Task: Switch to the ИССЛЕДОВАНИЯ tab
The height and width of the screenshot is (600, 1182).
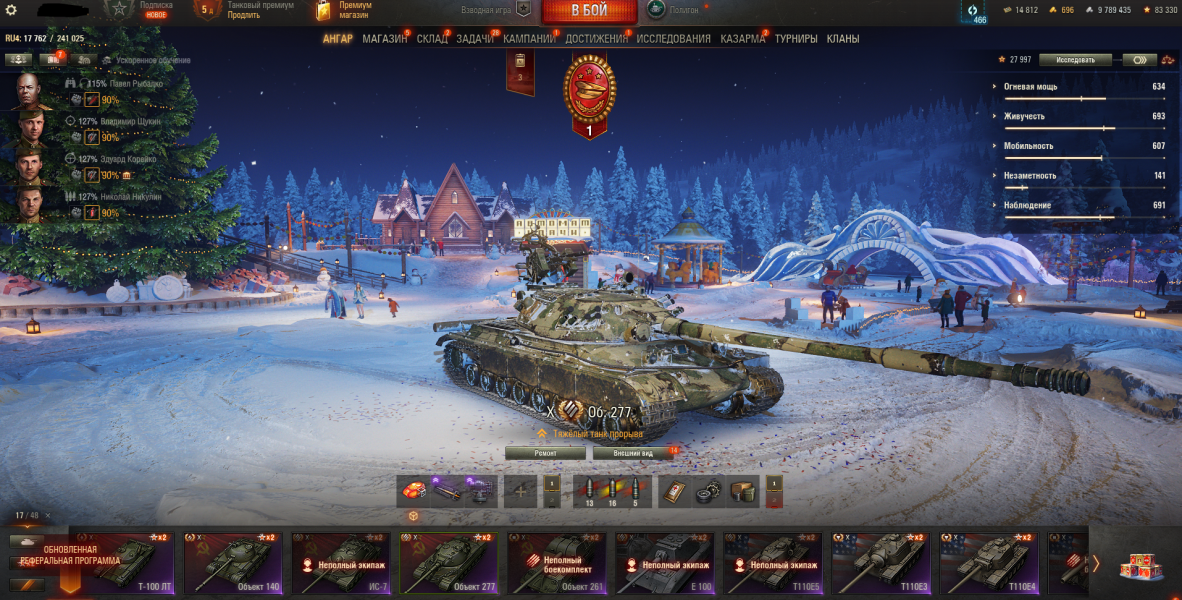Action: tap(673, 39)
